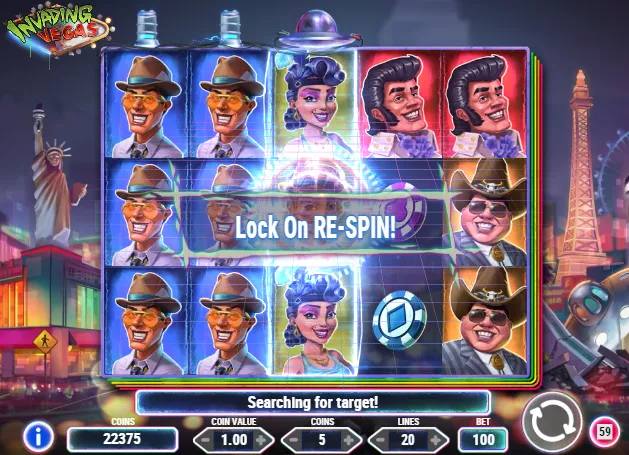The height and width of the screenshot is (455, 629).
Task: Spin the reels with the round arrow button
Action: (x=552, y=421)
